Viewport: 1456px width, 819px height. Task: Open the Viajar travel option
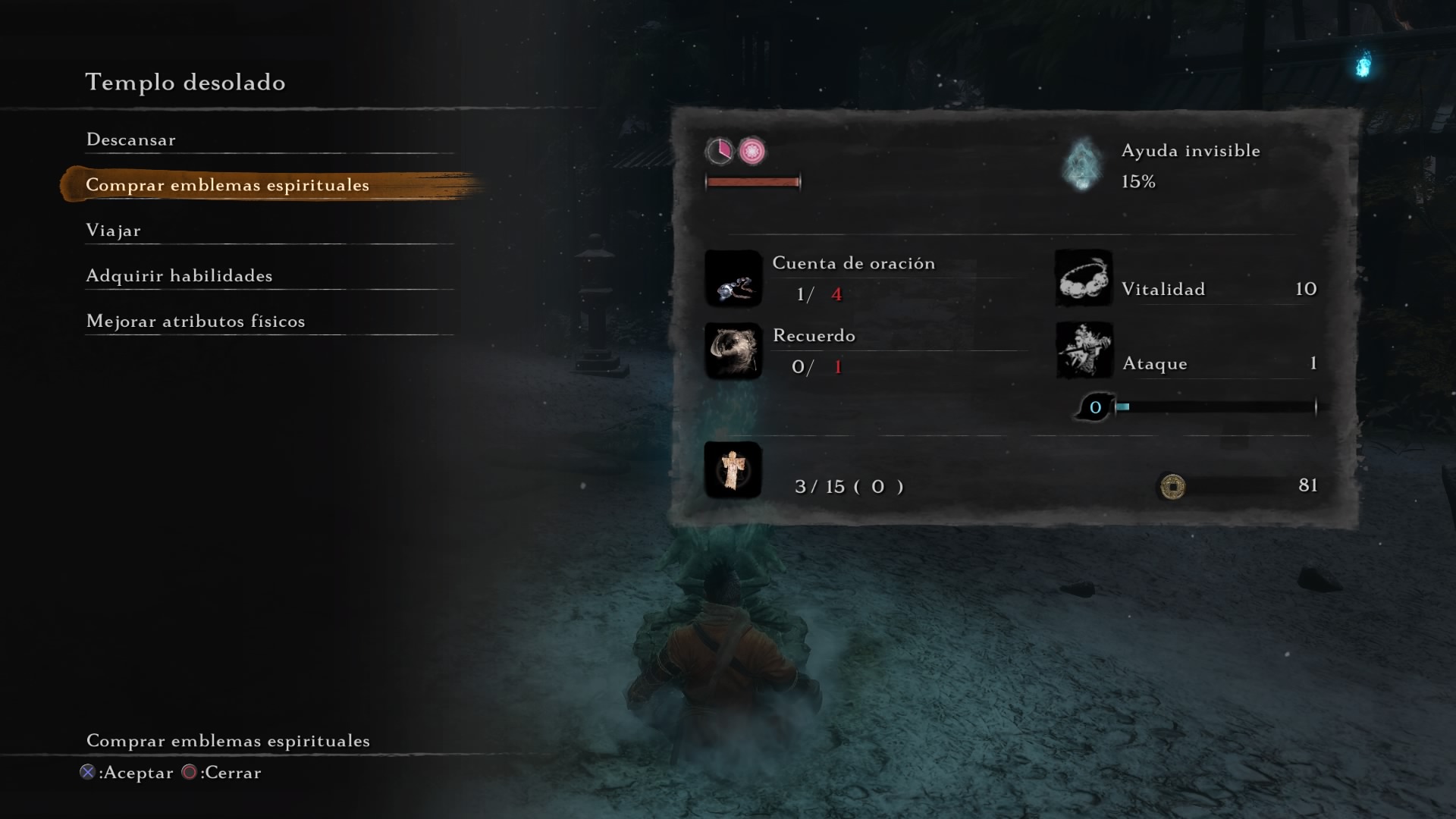point(114,231)
